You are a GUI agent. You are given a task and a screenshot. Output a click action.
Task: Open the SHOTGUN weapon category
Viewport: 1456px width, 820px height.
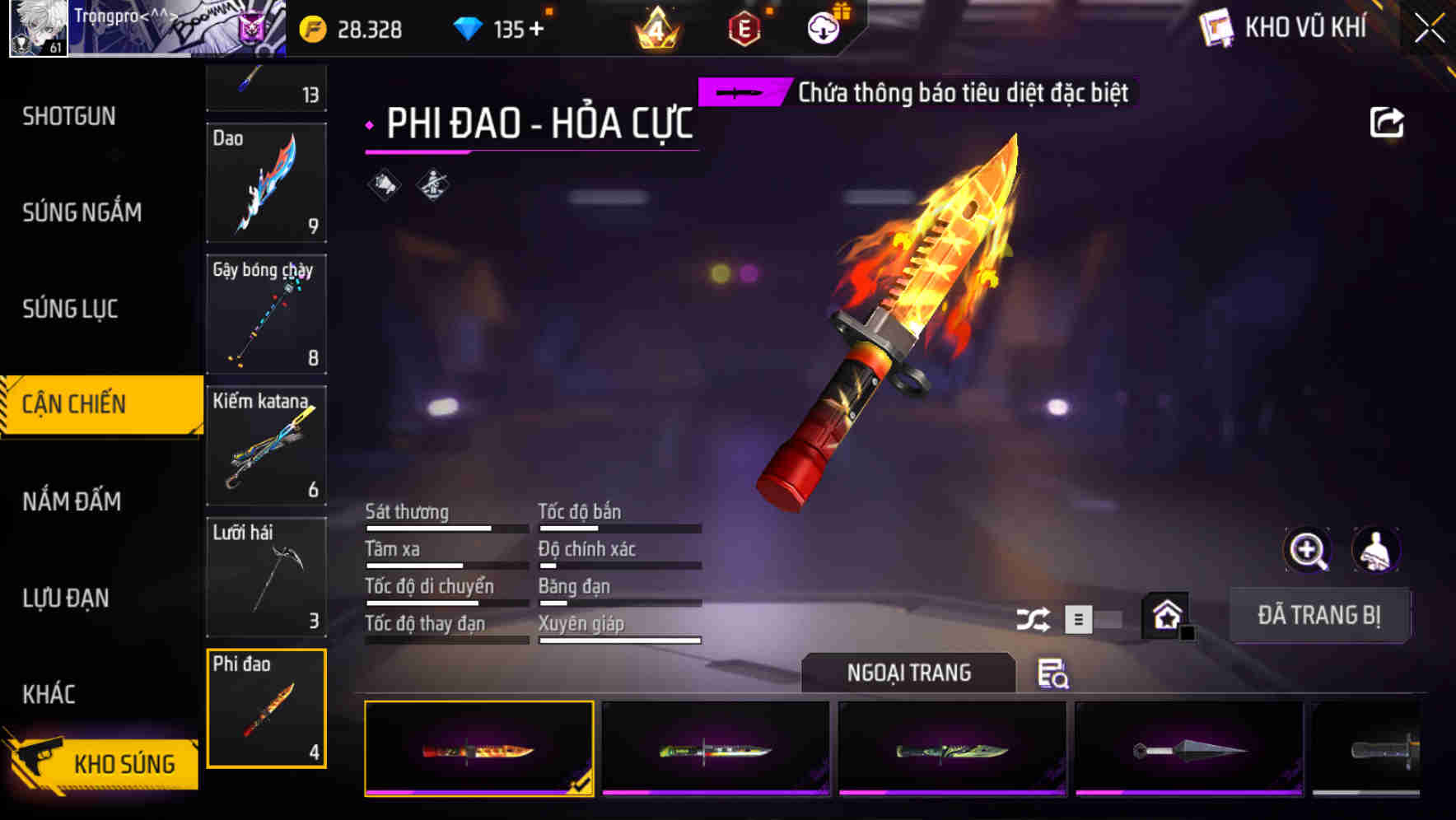[69, 116]
